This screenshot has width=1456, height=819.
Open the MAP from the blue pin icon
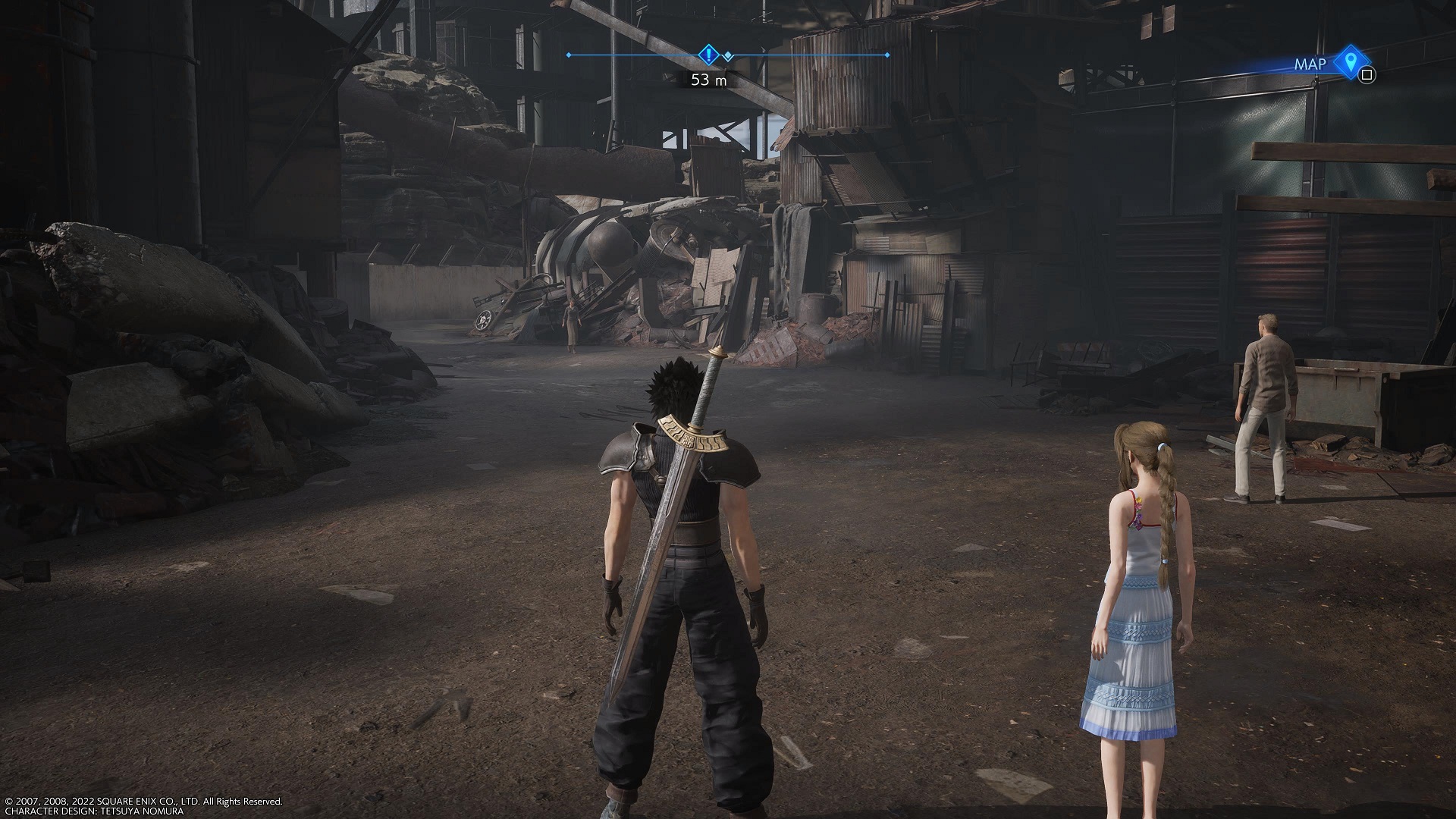1350,62
